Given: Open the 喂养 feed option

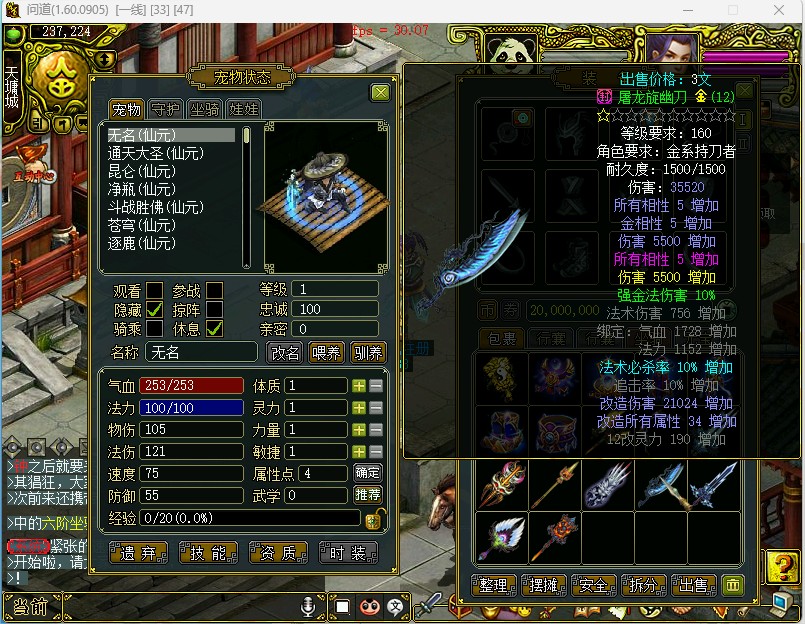Looking at the screenshot, I should point(327,352).
